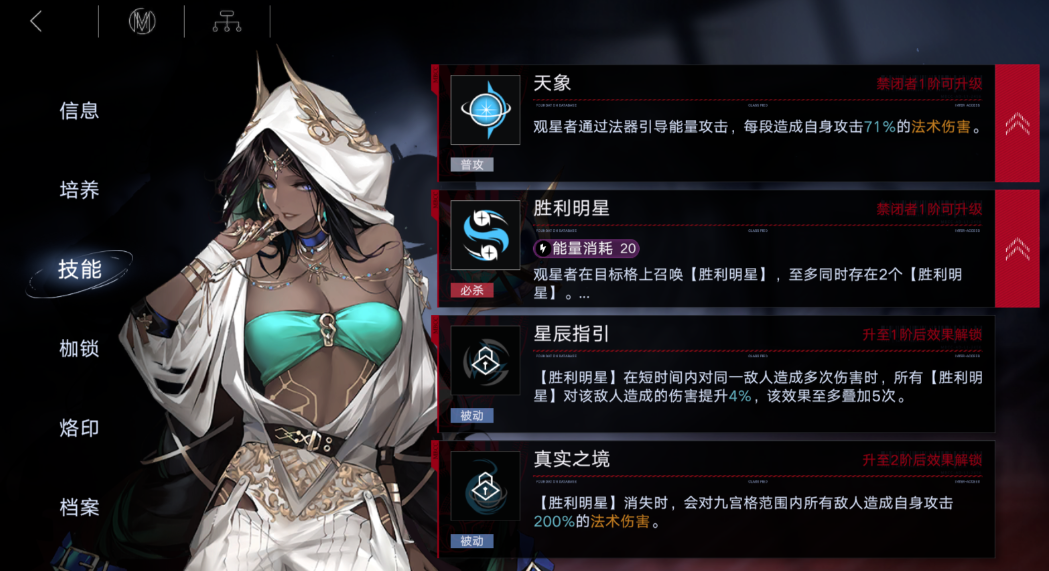Switch to the 信息 tab

[x=79, y=111]
